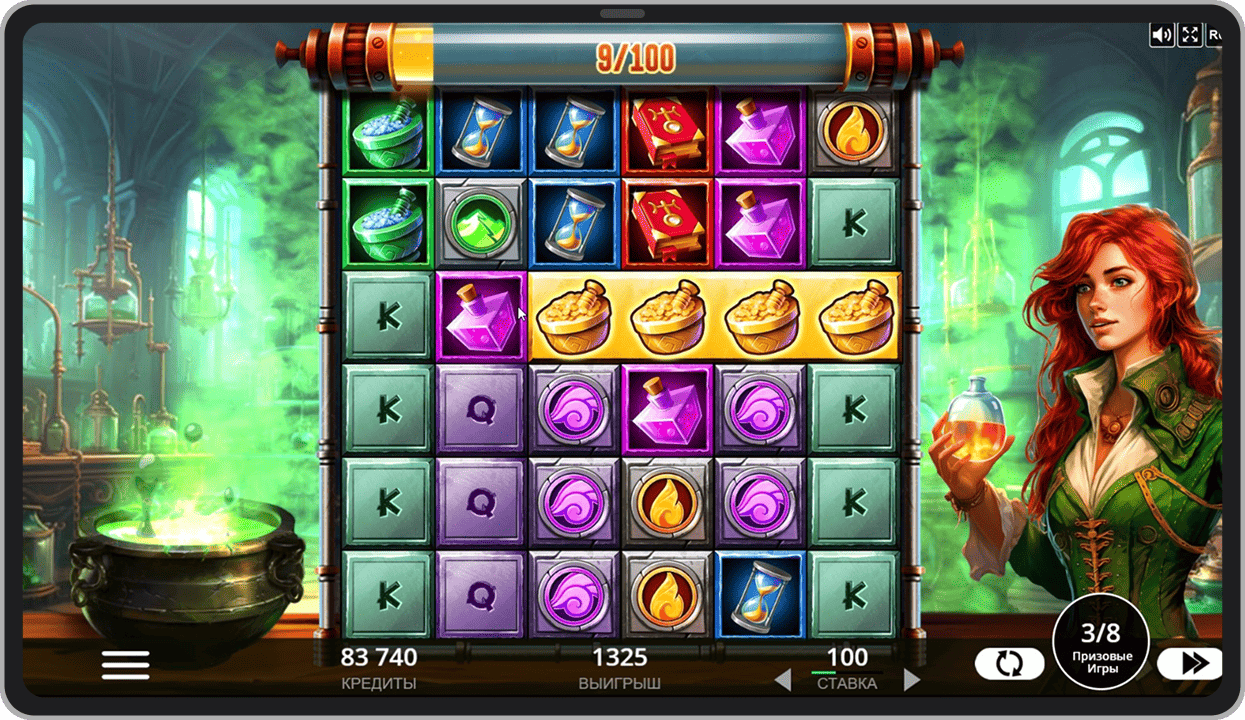This screenshot has width=1245, height=720.
Task: Switch to fullscreen mode
Action: click(1190, 35)
